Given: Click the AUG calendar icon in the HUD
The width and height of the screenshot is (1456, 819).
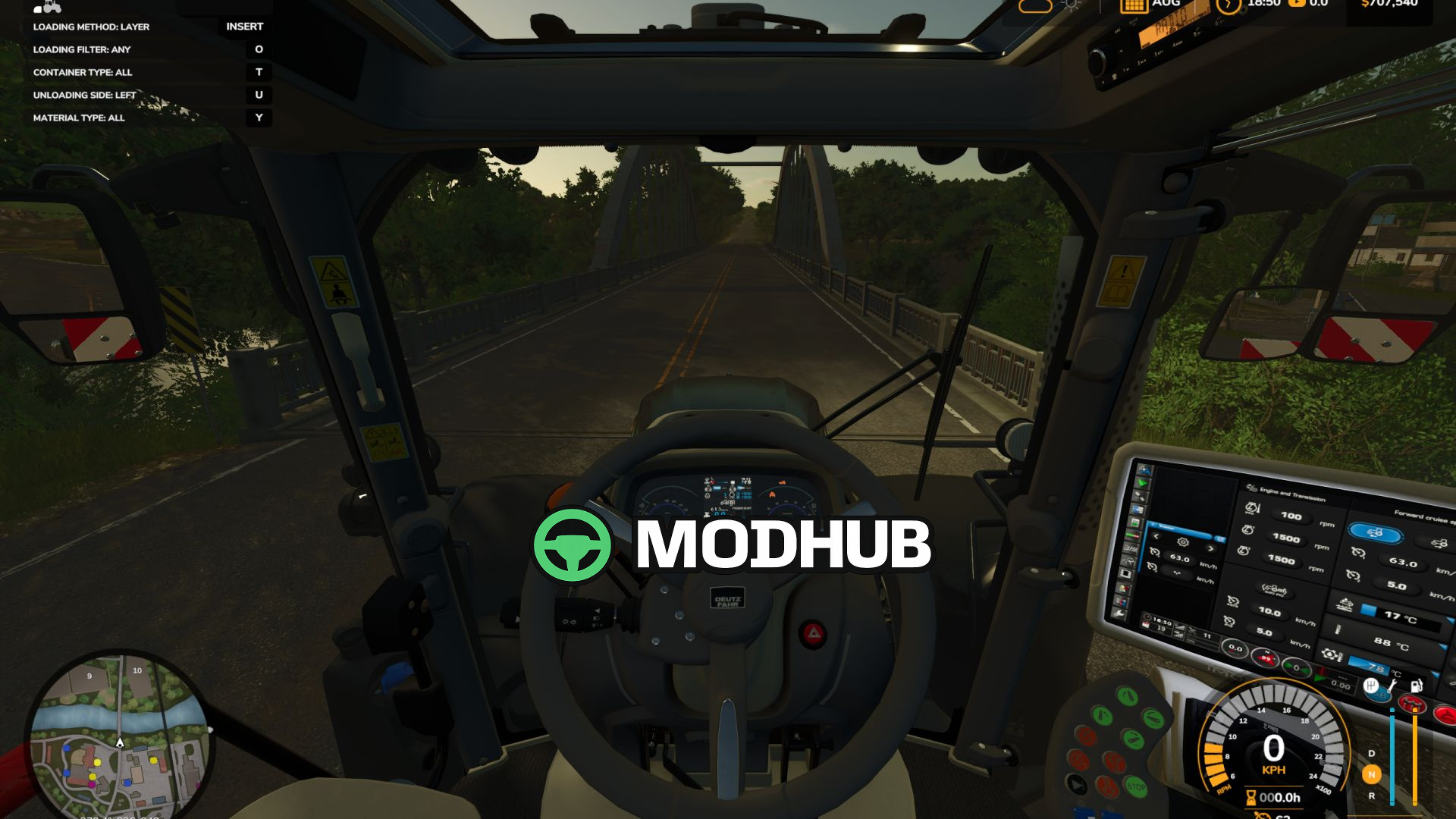Looking at the screenshot, I should 1135,9.
